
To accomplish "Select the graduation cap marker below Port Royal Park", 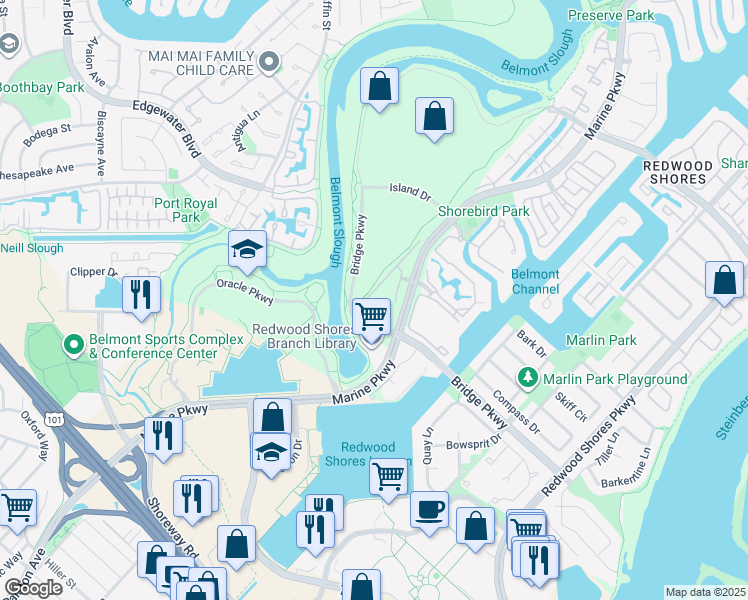I will (245, 250).
